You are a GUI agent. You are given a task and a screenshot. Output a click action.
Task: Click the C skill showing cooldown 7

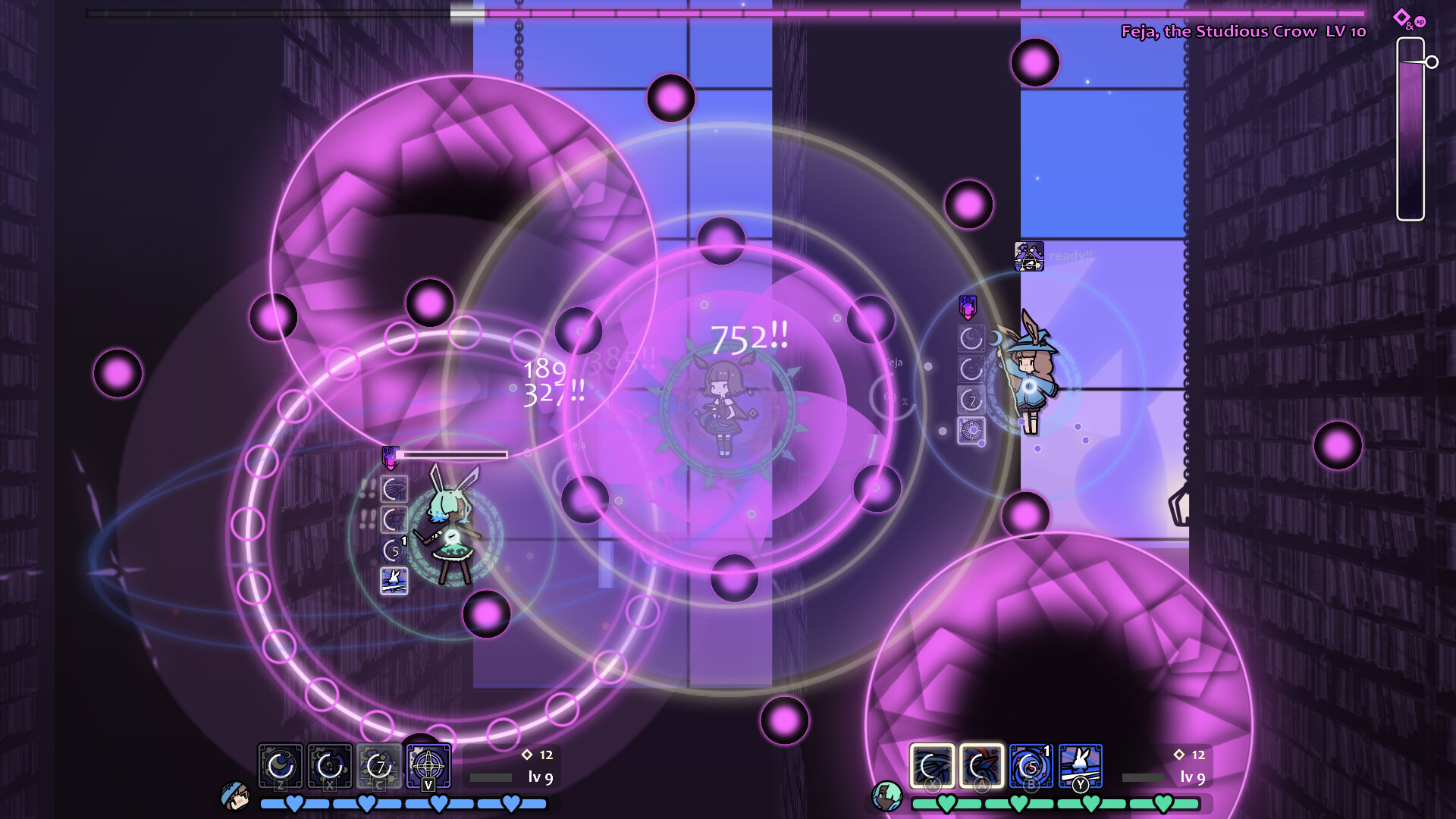click(378, 765)
